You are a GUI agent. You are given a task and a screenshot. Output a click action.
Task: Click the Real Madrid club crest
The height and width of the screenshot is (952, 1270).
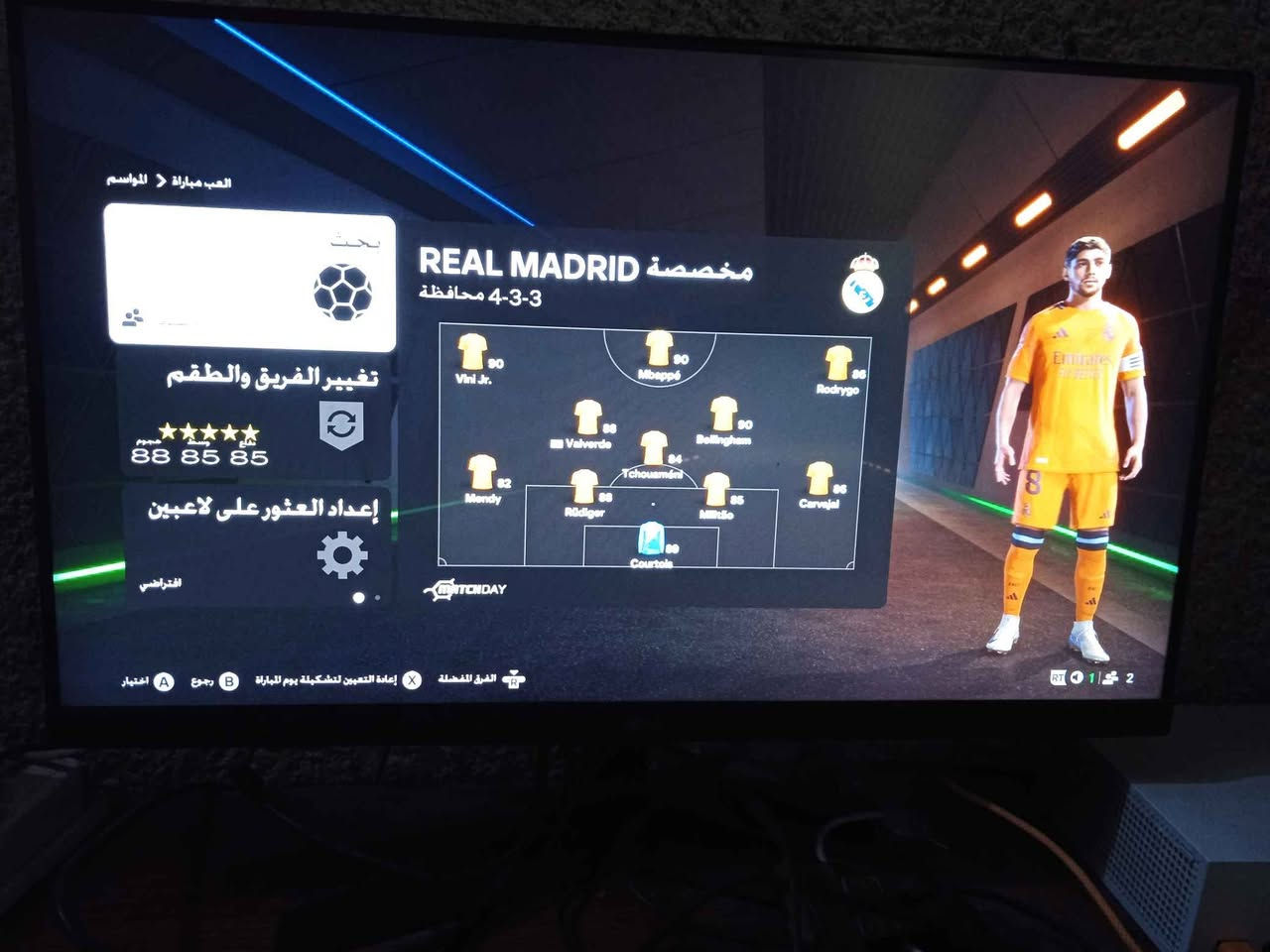click(862, 284)
